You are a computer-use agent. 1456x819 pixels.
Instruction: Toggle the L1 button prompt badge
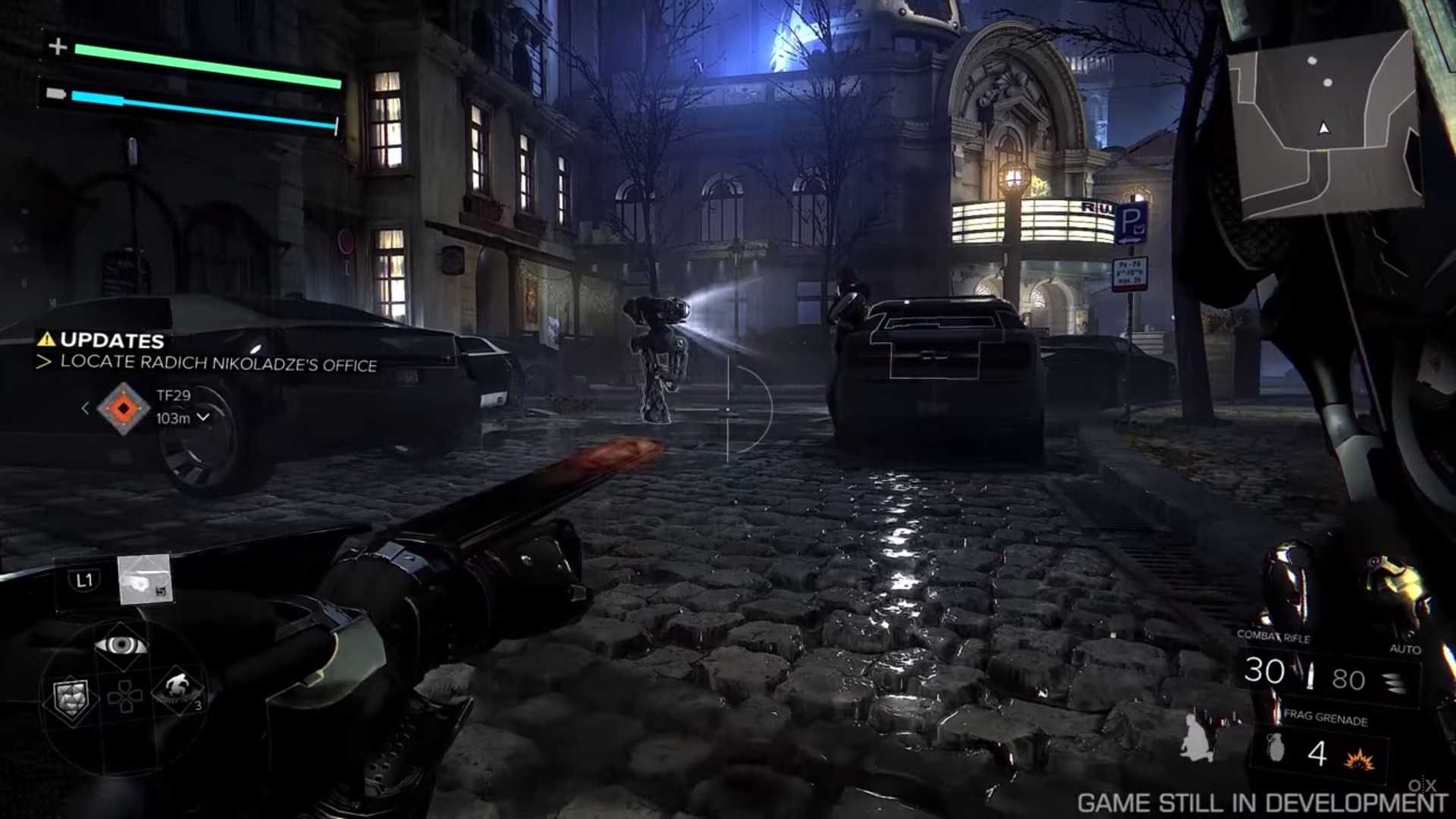(83, 579)
